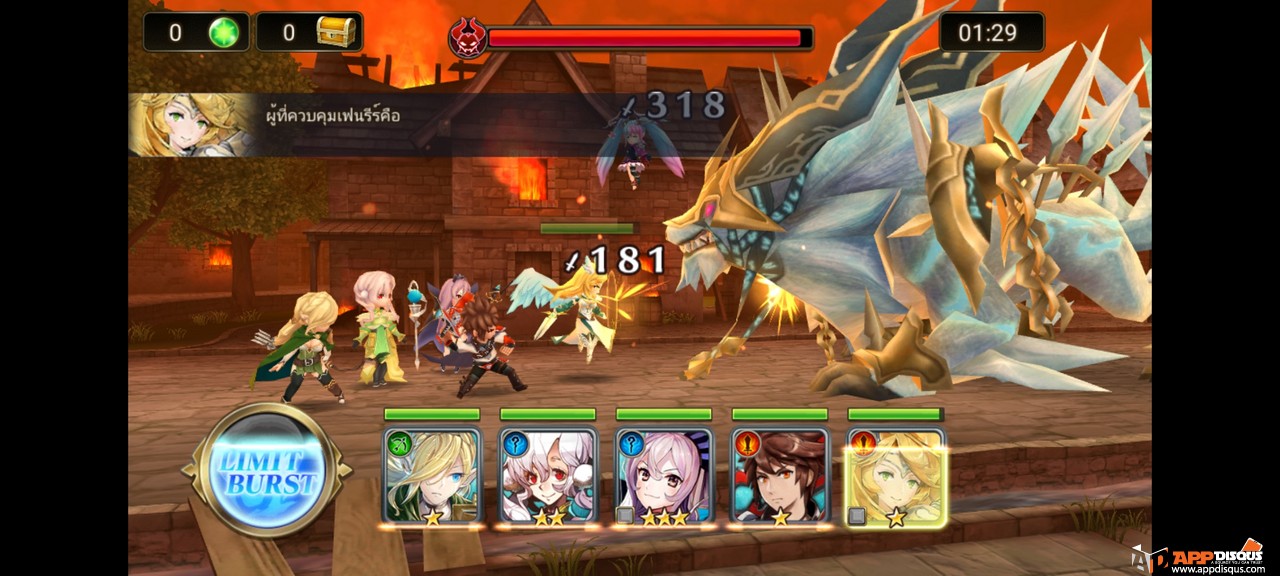This screenshot has height=576, width=1280.
Task: Tap the white-haired red-eyed hero portrait
Action: tap(548, 476)
